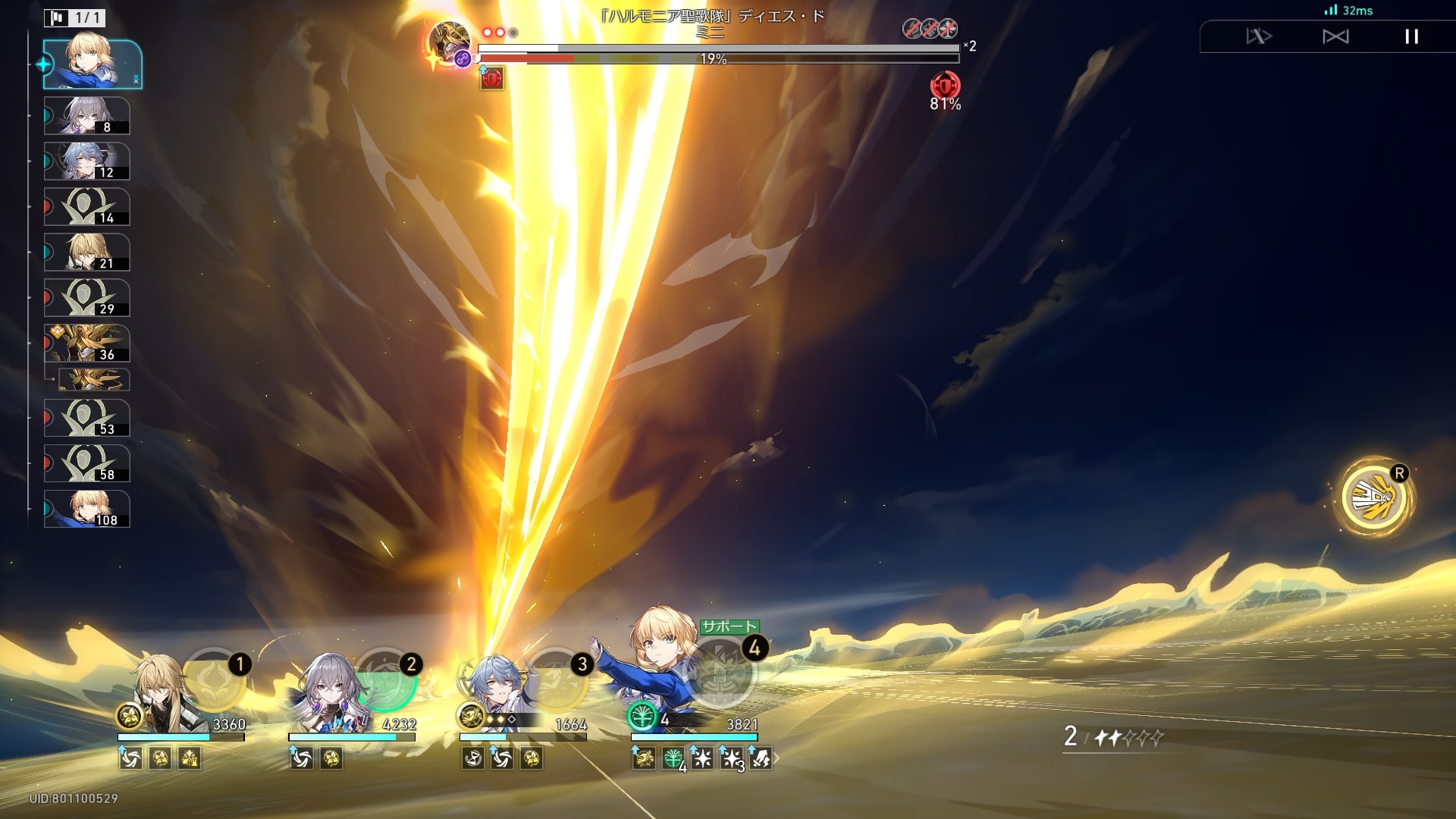The image size is (1456, 819).
Task: Select party member two's ultimate portrait
Action: pyautogui.click(x=385, y=680)
